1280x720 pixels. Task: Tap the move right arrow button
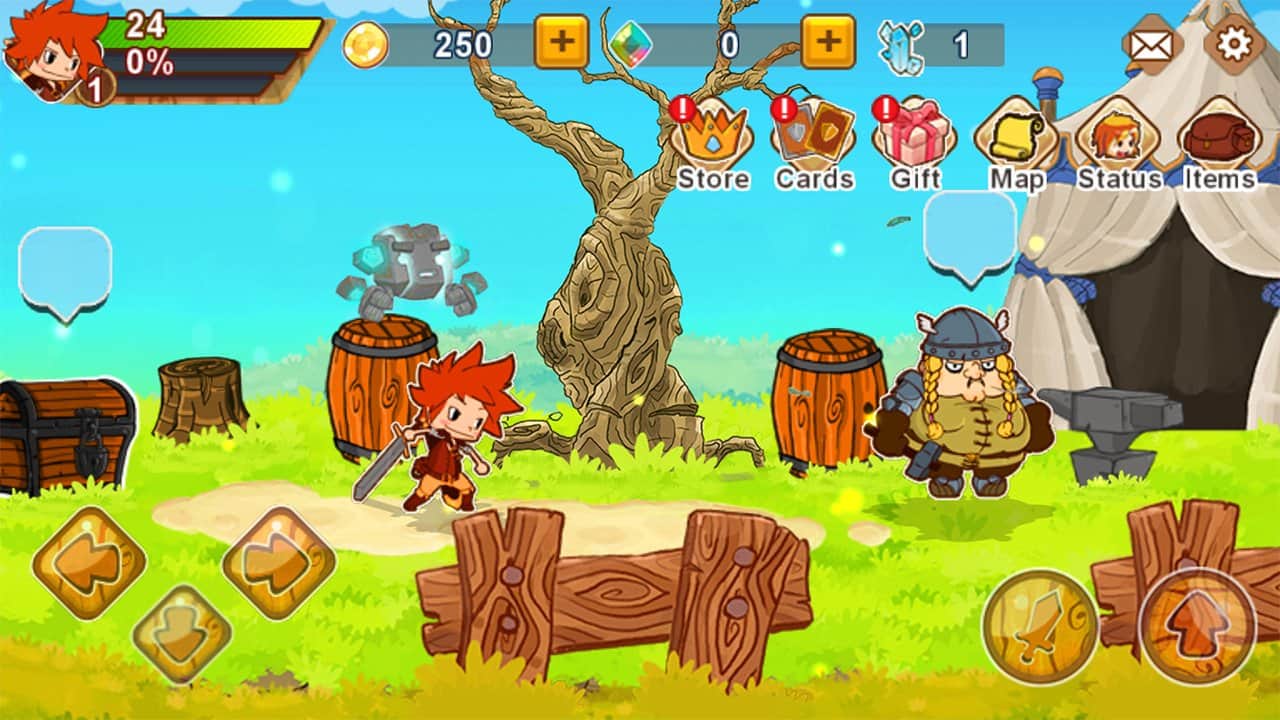coord(278,565)
